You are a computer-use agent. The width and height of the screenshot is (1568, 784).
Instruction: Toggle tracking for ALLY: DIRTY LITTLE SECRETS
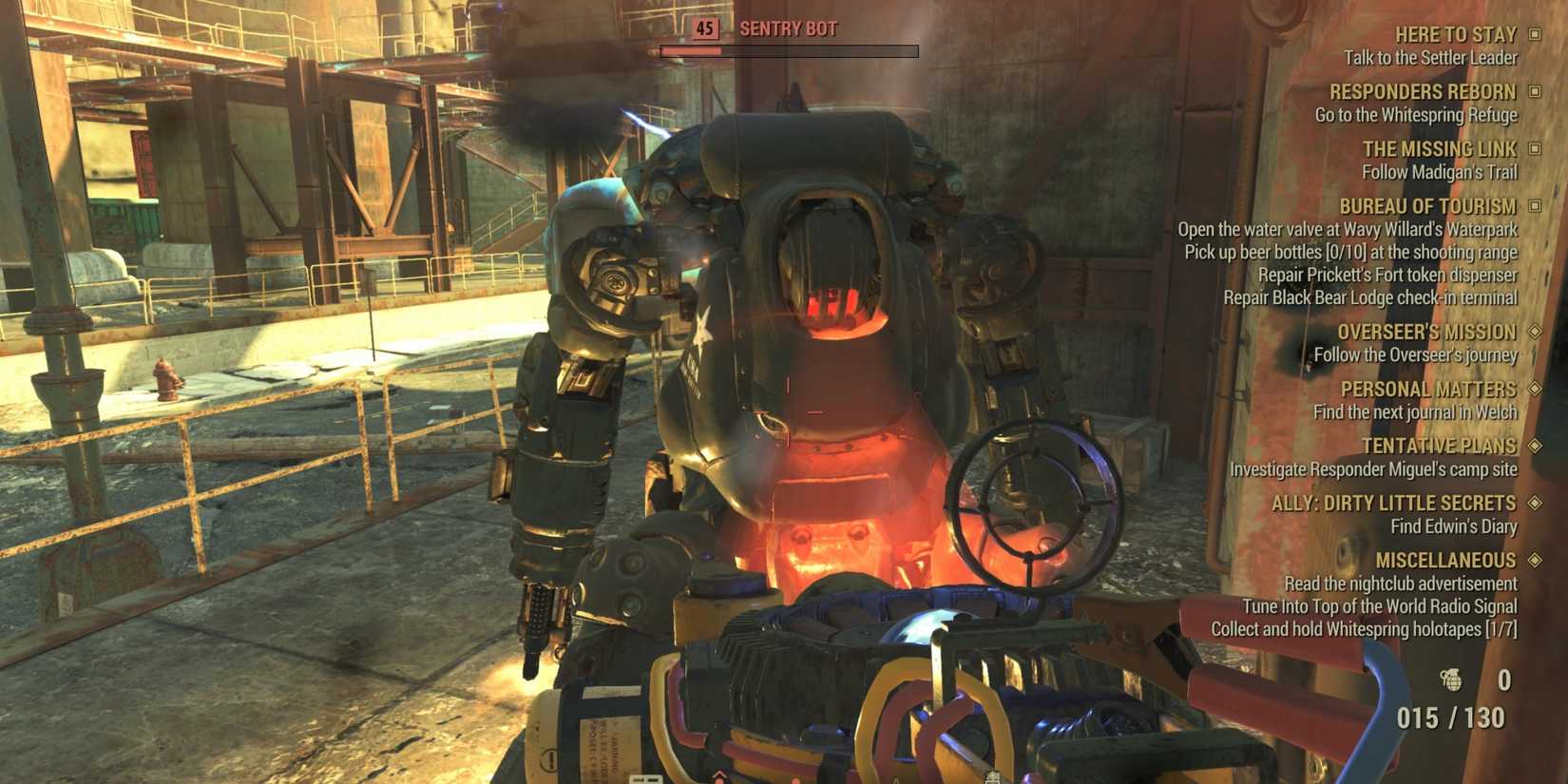1534,503
